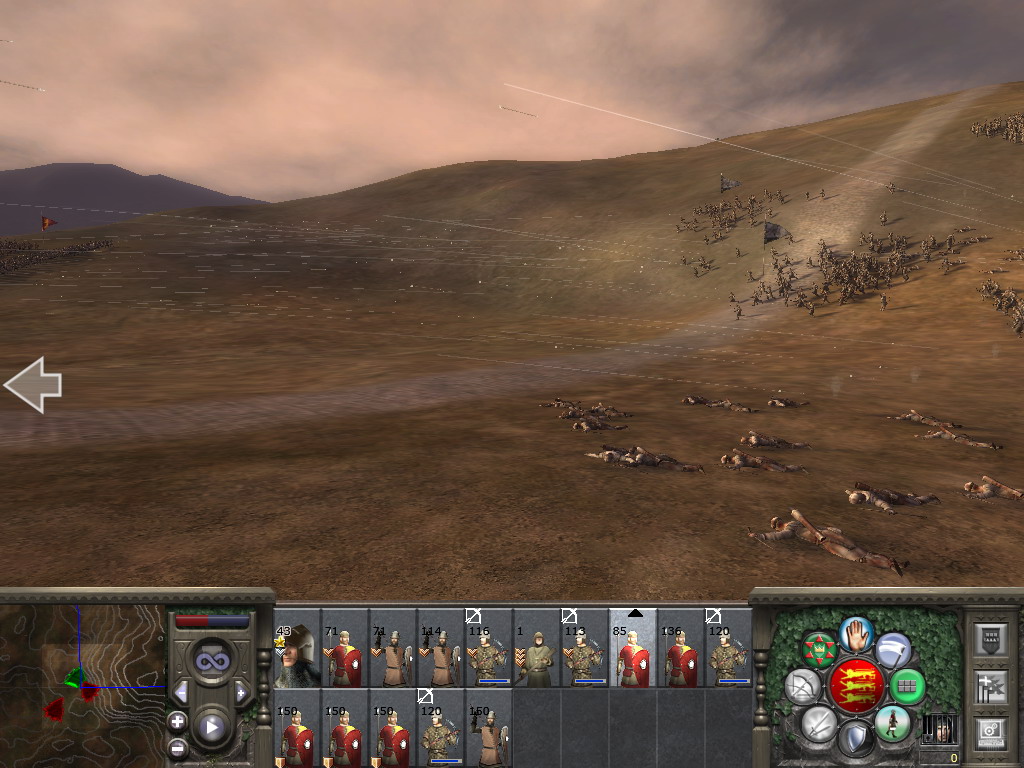Toggle run mode with running man icon

tap(893, 722)
